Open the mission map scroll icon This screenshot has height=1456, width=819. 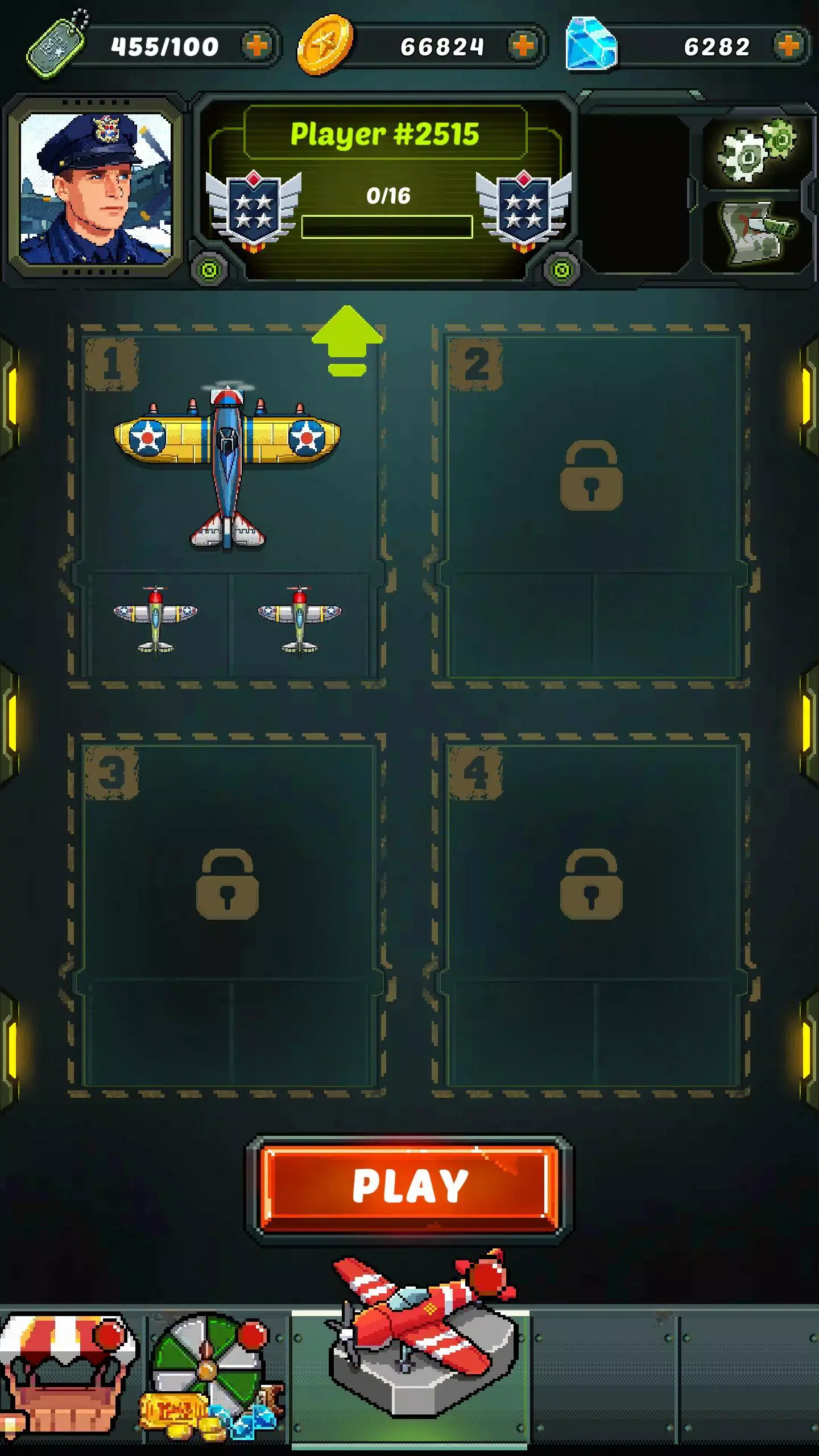point(756,227)
